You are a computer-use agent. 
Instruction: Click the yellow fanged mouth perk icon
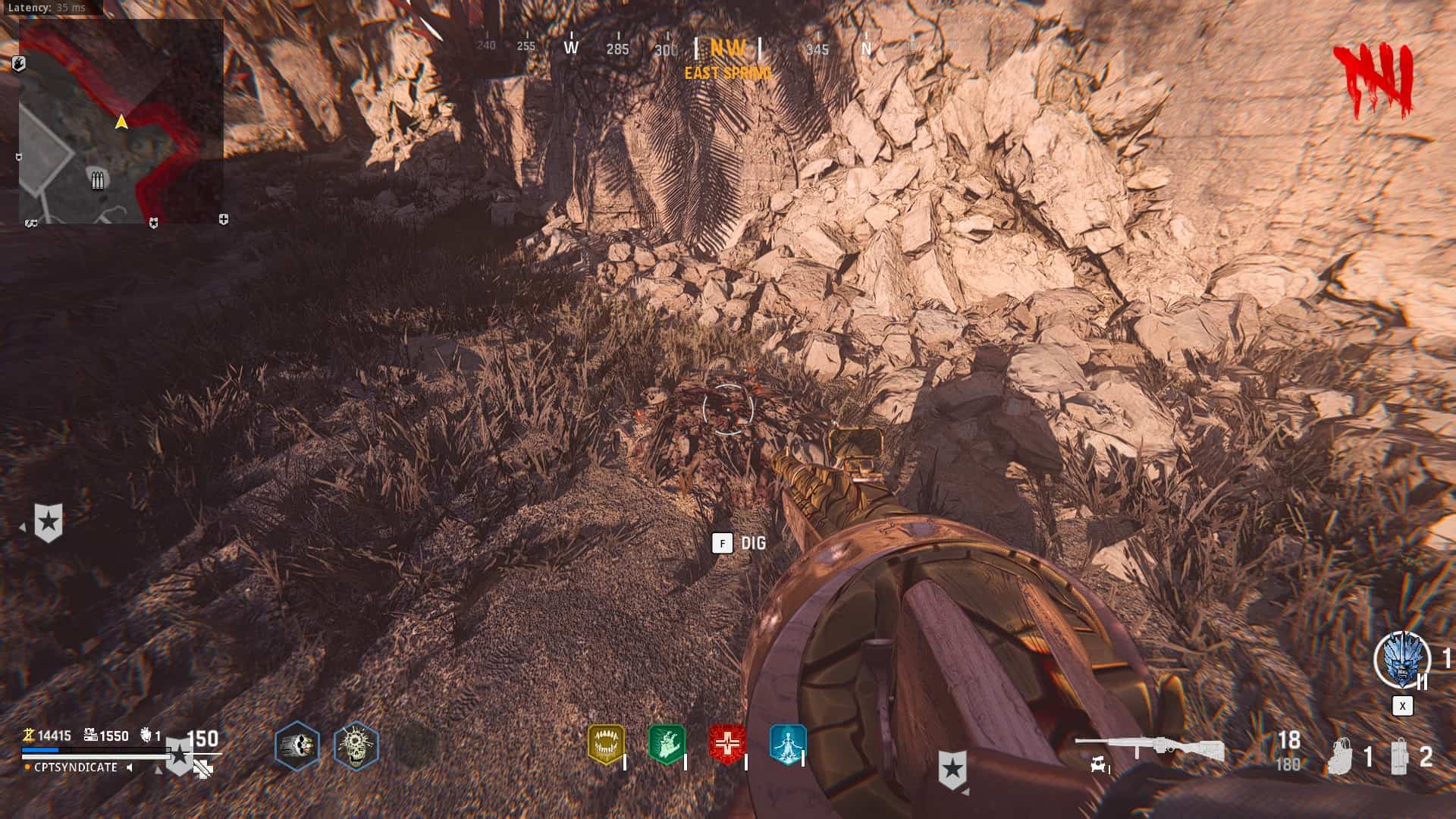(606, 744)
